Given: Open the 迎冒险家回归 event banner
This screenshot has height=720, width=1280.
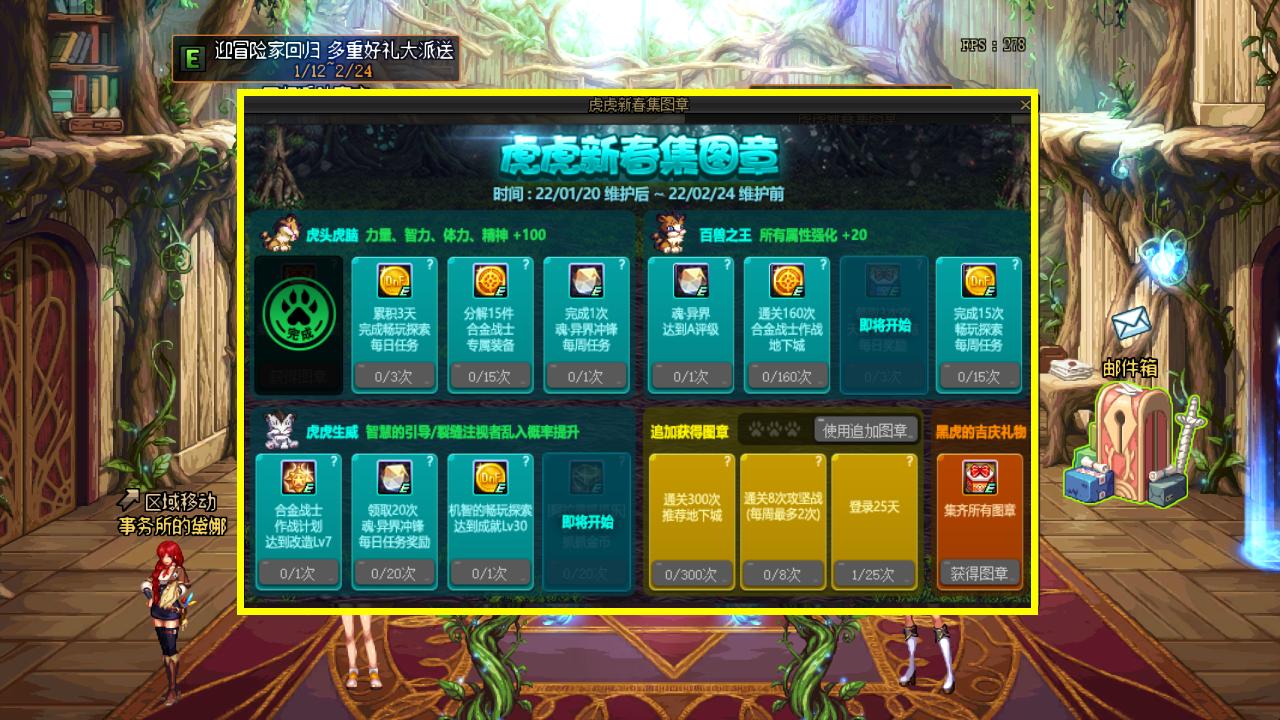Looking at the screenshot, I should point(316,58).
